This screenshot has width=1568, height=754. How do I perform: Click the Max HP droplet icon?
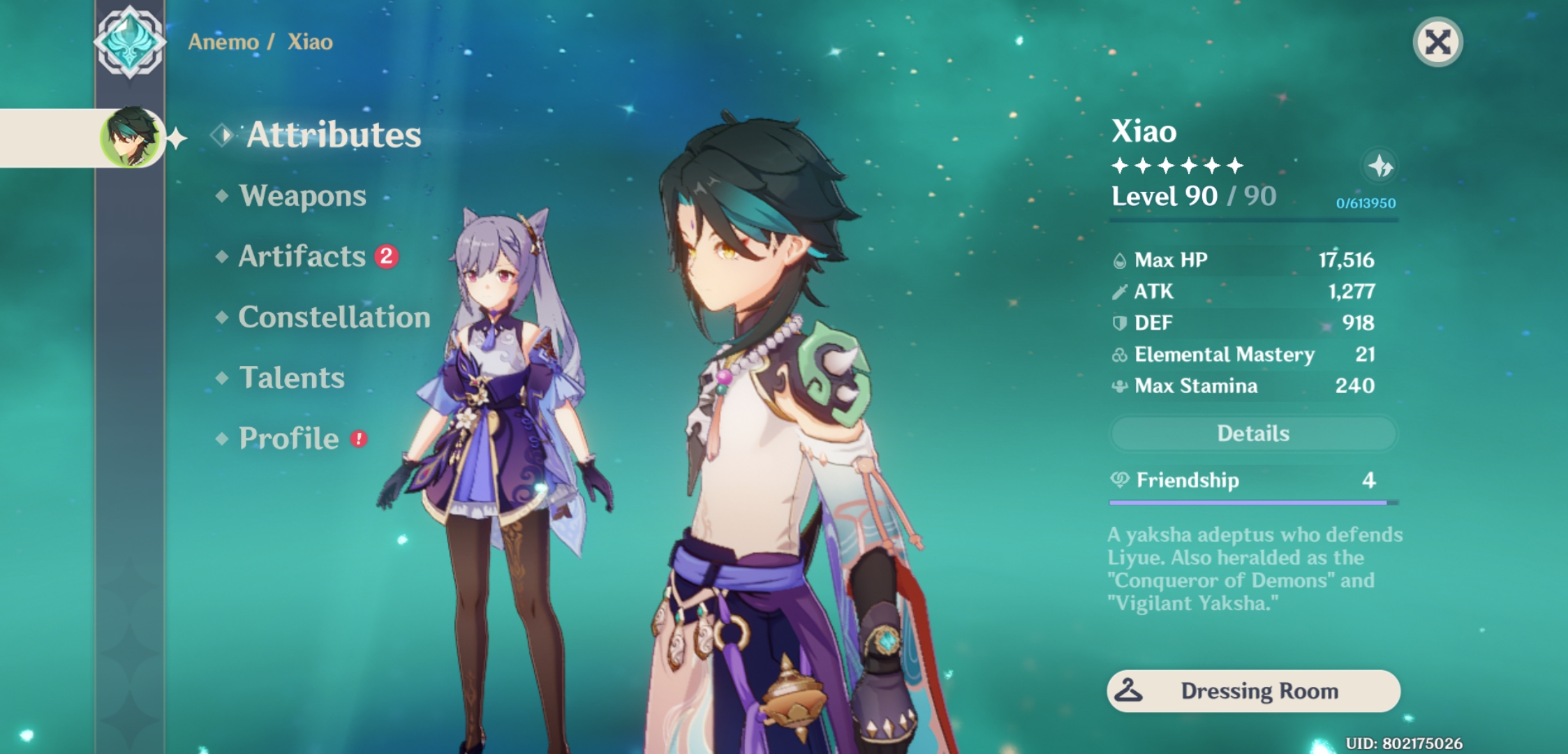click(1120, 260)
